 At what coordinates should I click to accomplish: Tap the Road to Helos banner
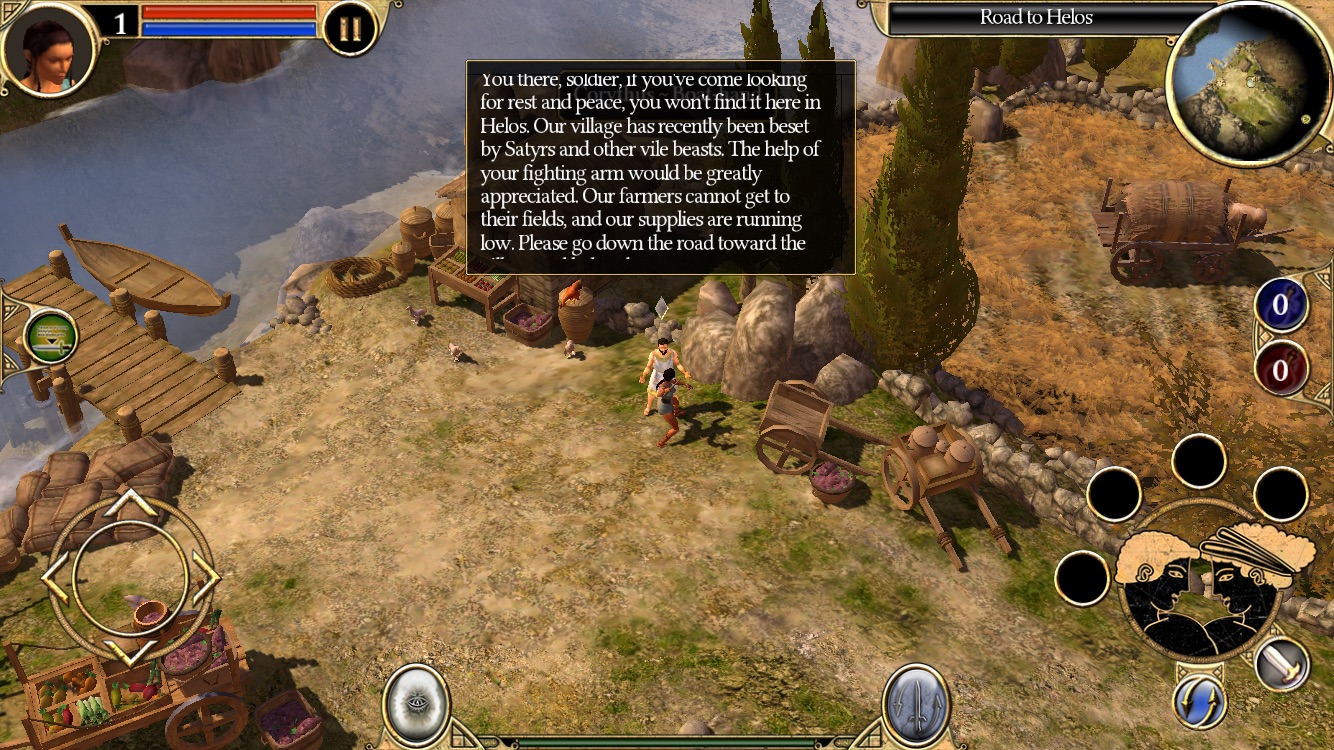(1037, 16)
